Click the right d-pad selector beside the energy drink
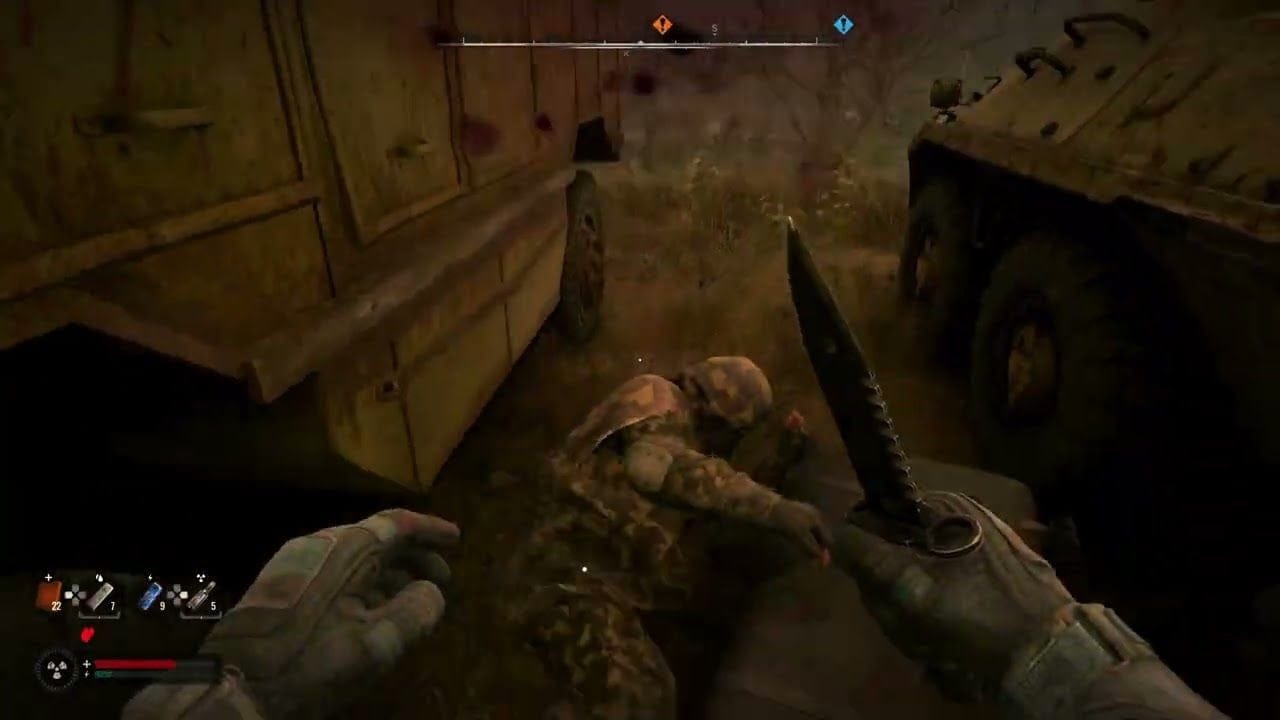Image resolution: width=1280 pixels, height=720 pixels. click(x=178, y=595)
